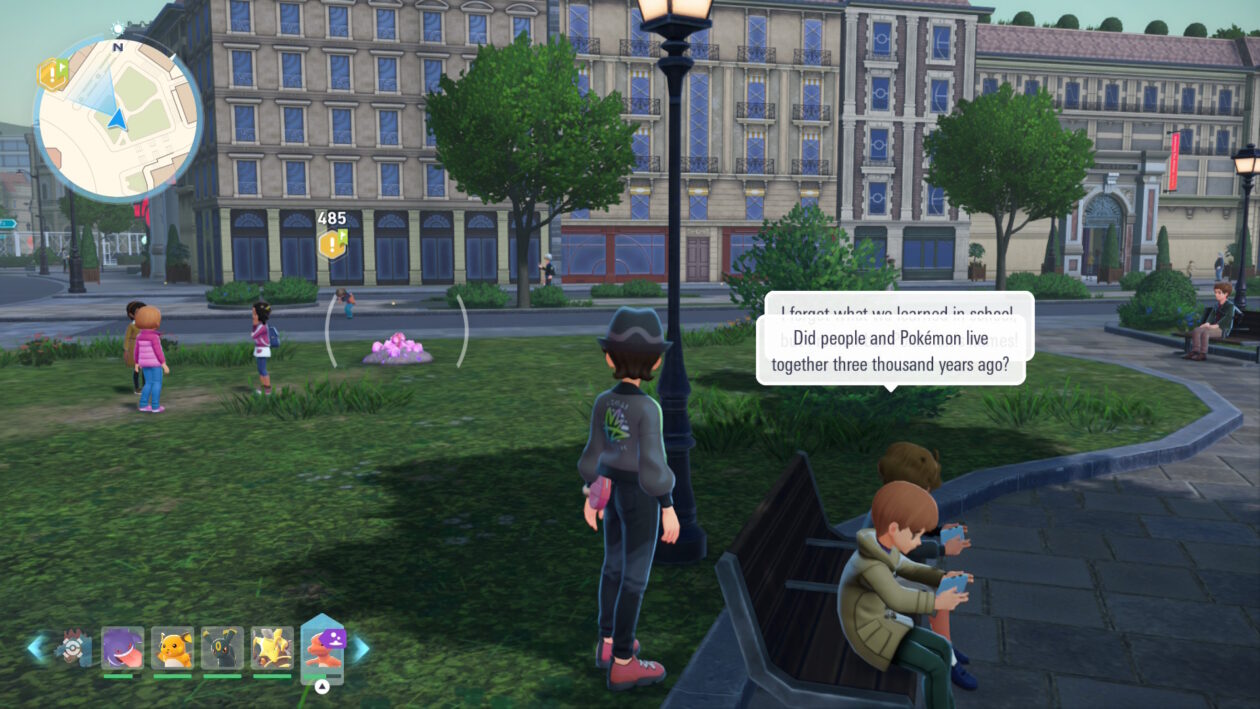The image size is (1260, 709).
Task: Choose Raichu from the party bar
Action: pos(172,648)
